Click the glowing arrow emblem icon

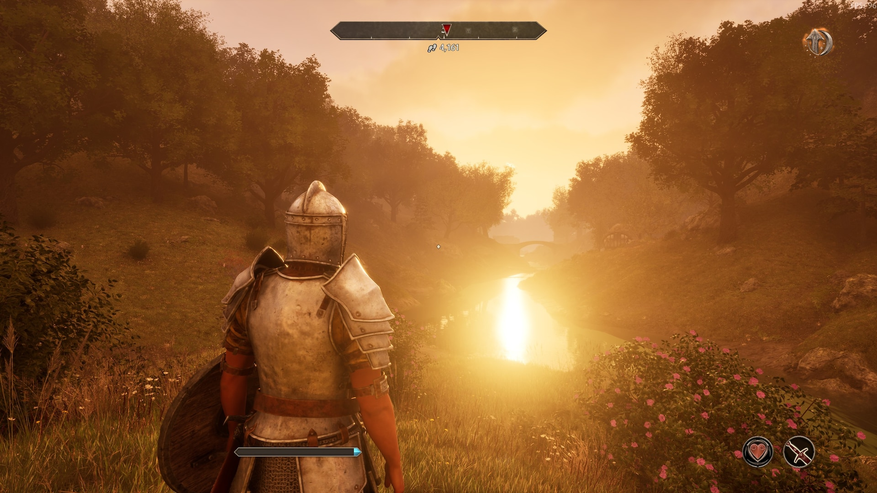coord(817,42)
